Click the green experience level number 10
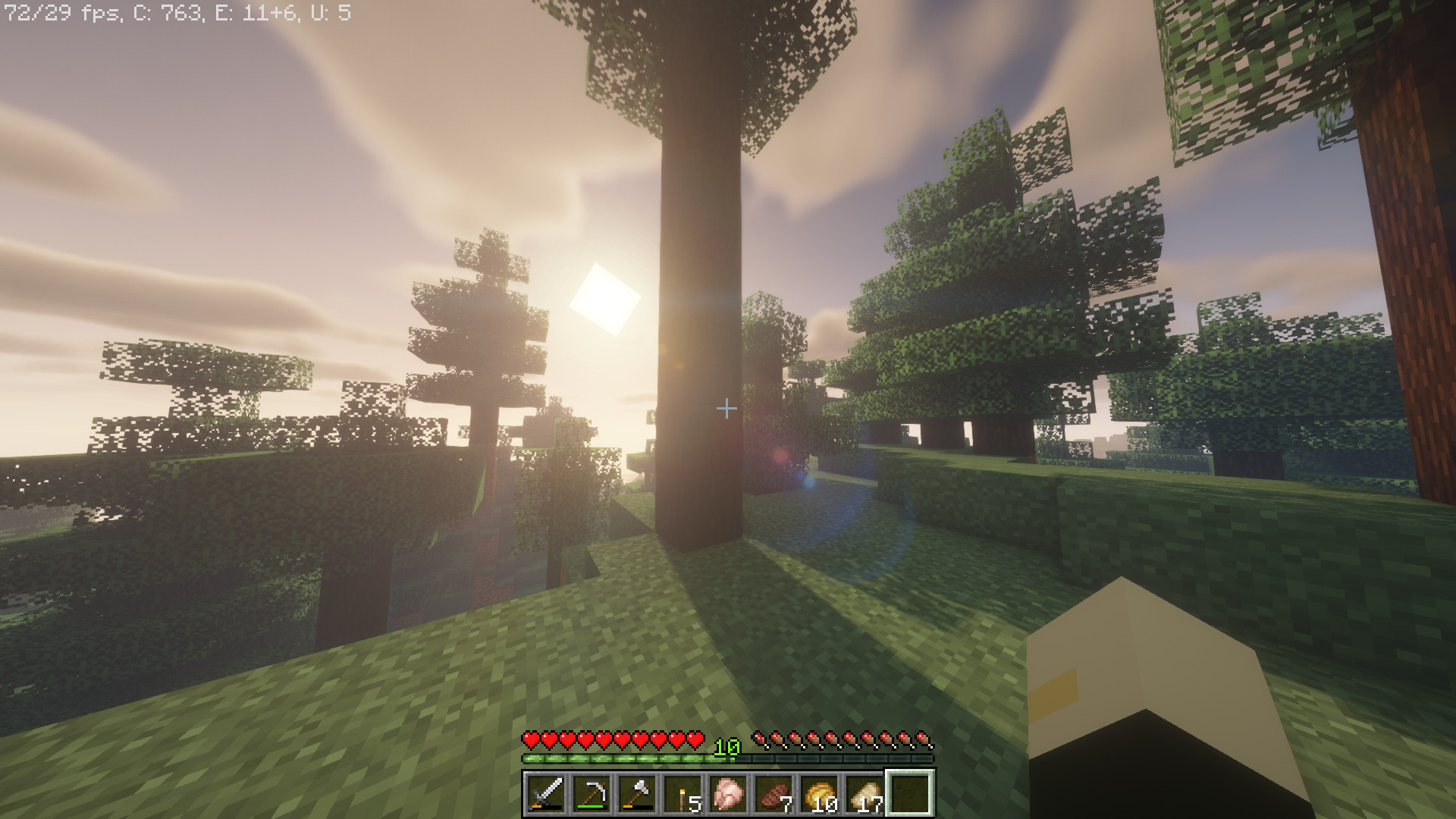This screenshot has width=1456, height=819. (726, 746)
